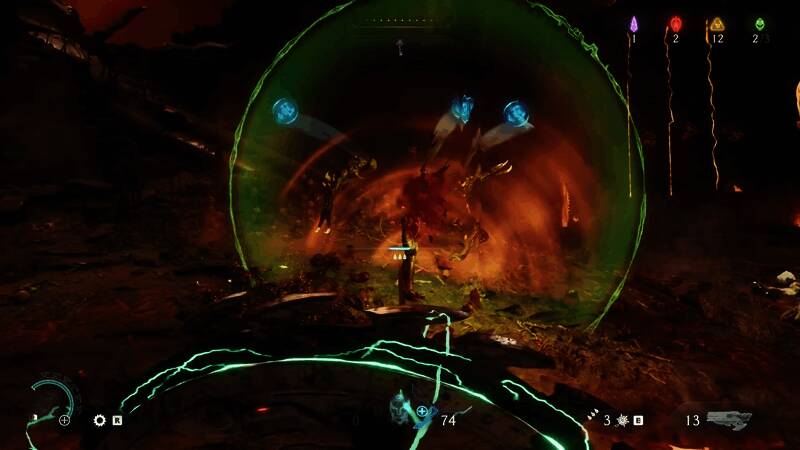Select the green orb resource icon
Viewport: 800px width, 450px height.
[x=759, y=23]
